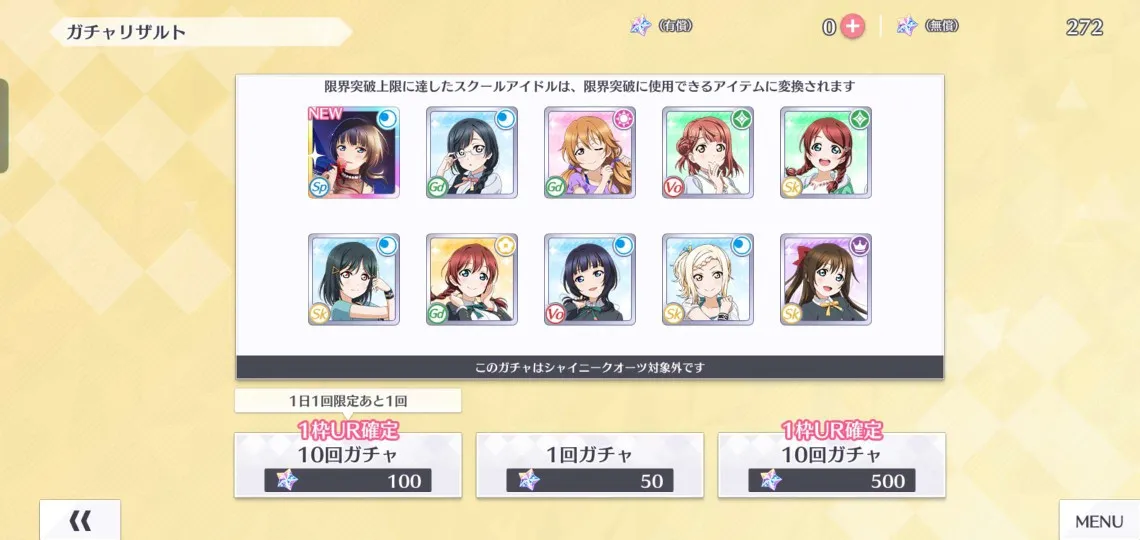The height and width of the screenshot is (540, 1140).
Task: Pull the 10回ガチャ costing 500 stars
Action: (832, 465)
